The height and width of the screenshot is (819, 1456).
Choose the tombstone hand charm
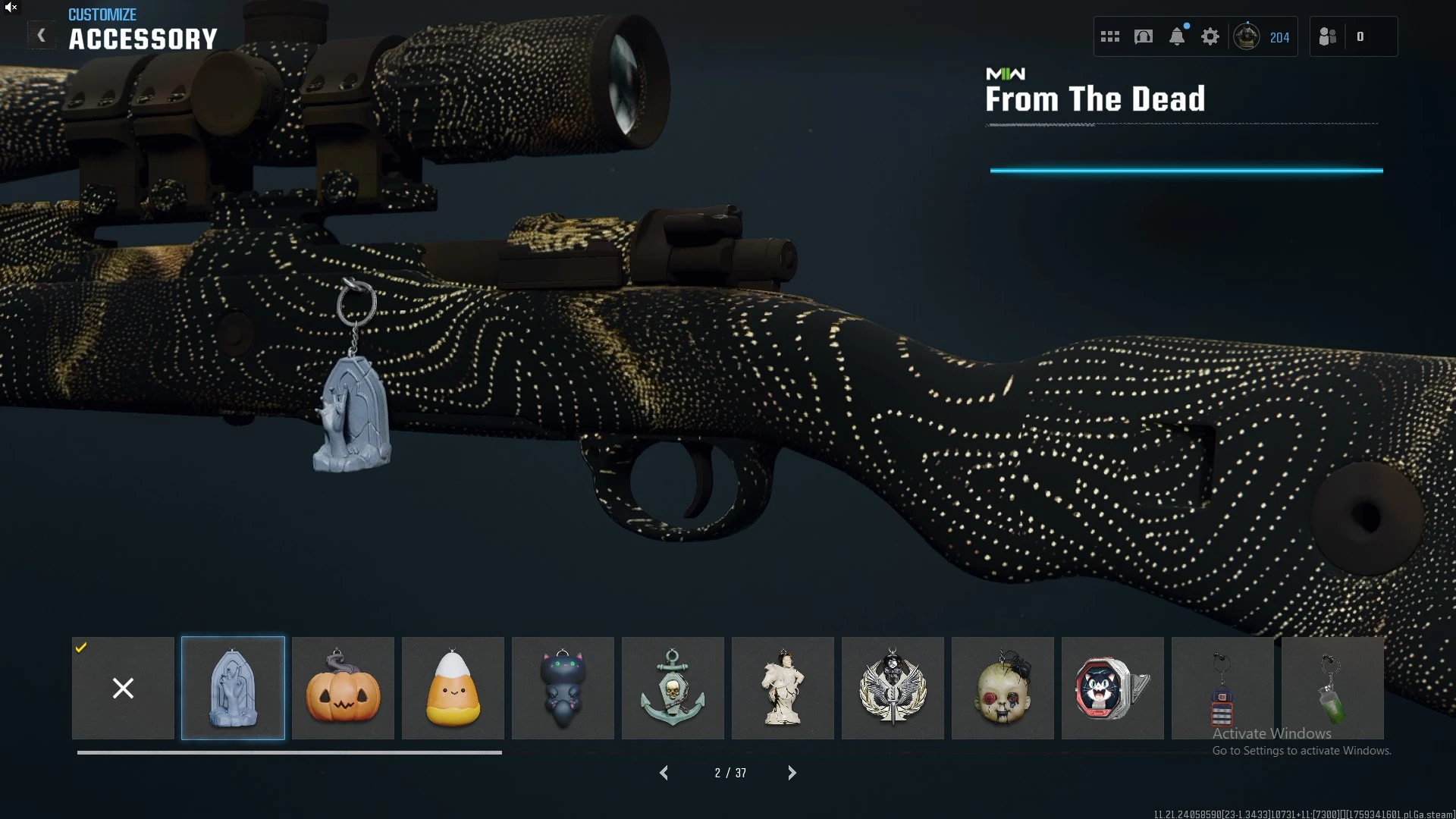coord(233,688)
